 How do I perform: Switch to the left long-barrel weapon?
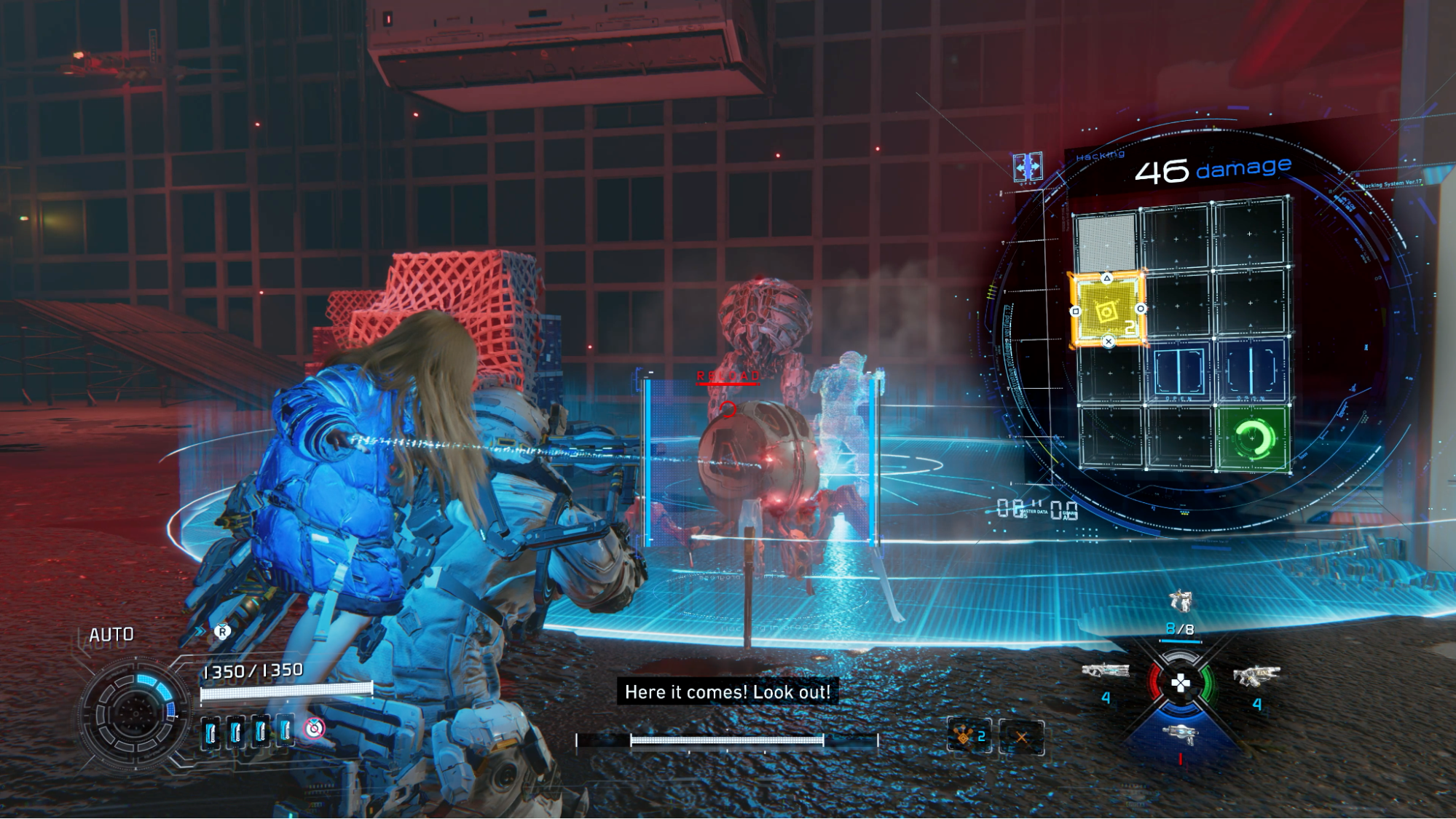(x=1105, y=671)
